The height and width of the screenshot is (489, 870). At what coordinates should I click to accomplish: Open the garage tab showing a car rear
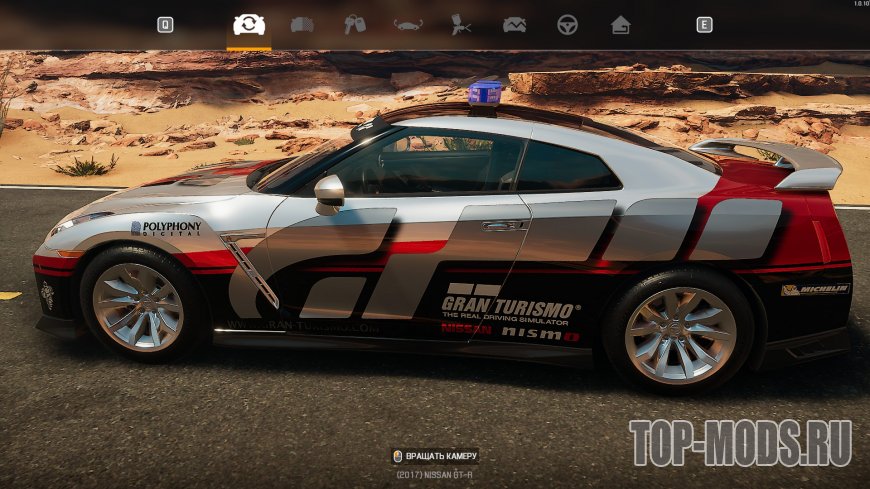click(x=302, y=25)
